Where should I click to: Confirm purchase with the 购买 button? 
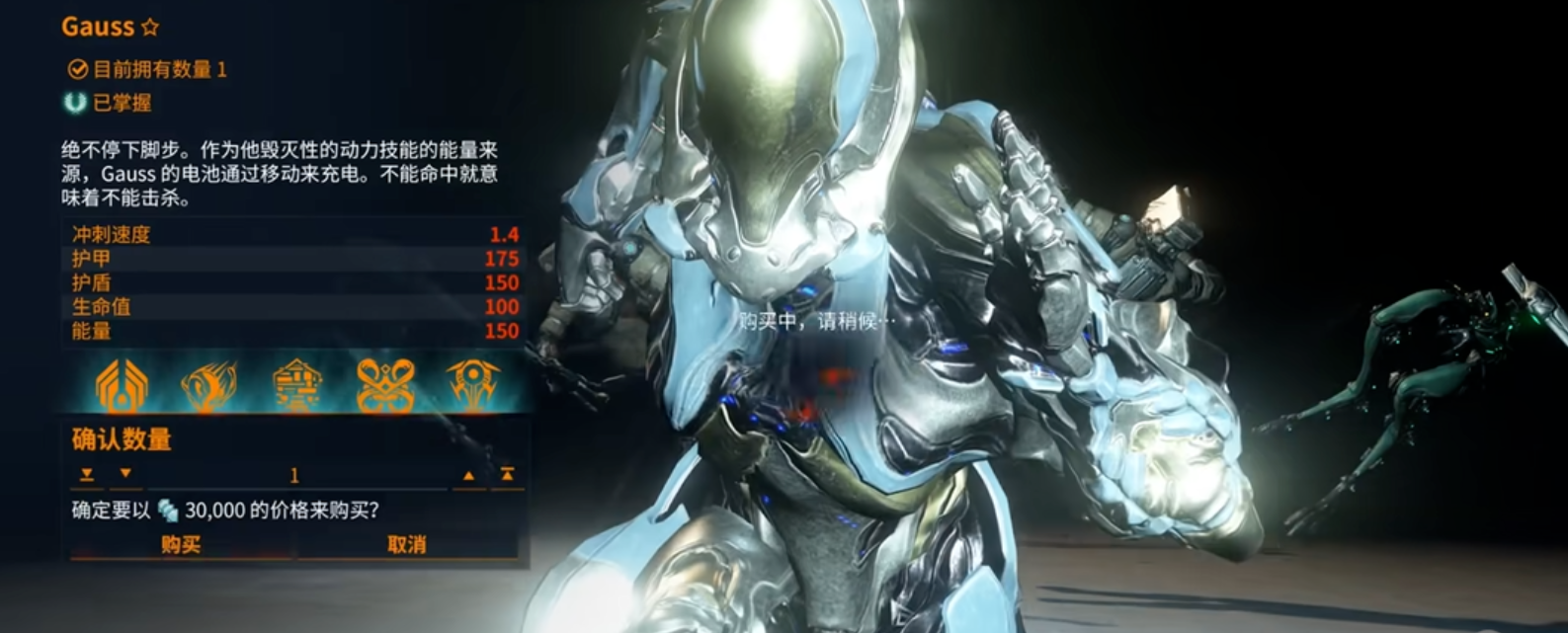click(x=181, y=544)
